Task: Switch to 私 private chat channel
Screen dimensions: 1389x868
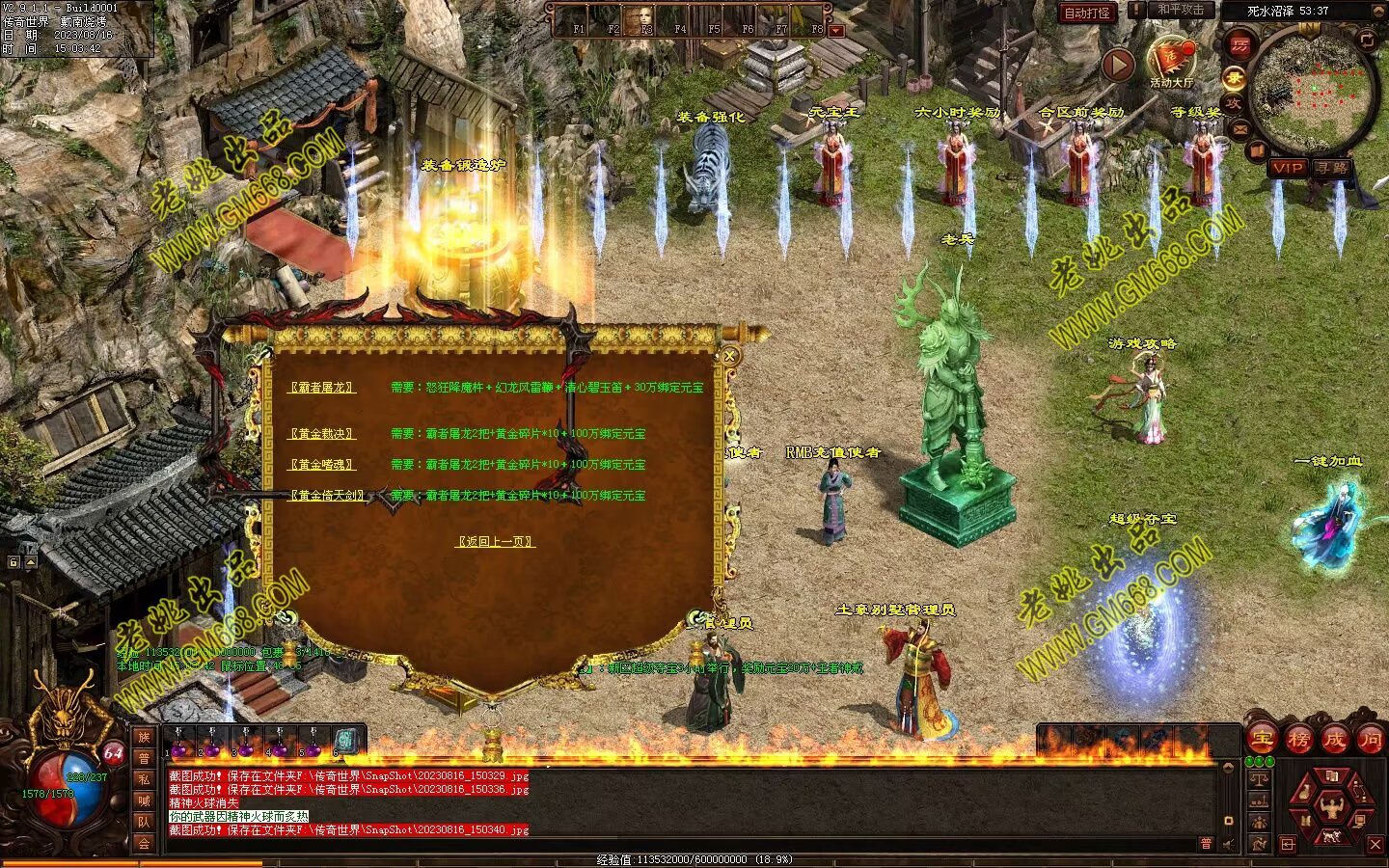Action: 144,779
